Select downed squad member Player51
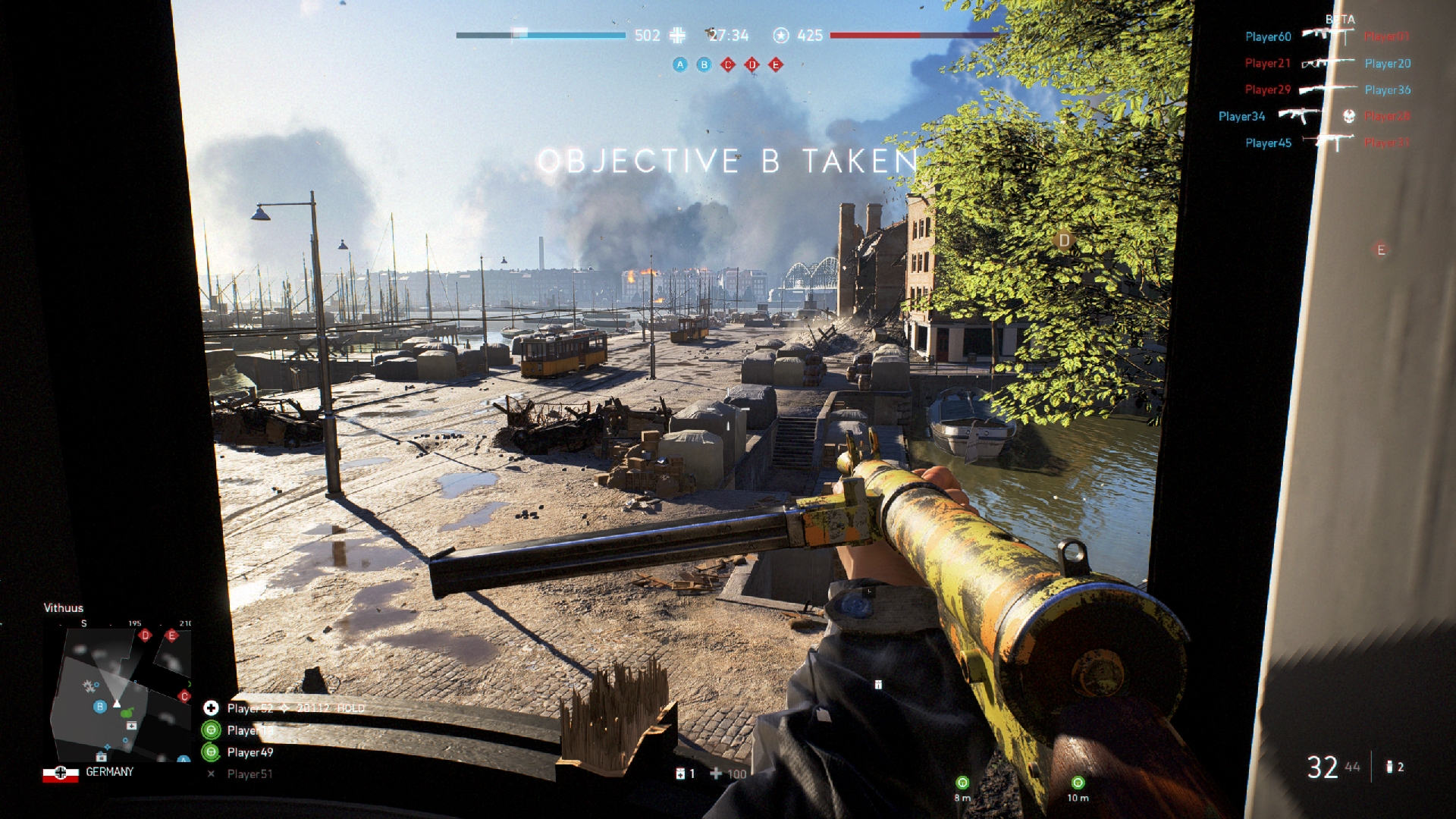Image resolution: width=1456 pixels, height=819 pixels. pos(249,774)
